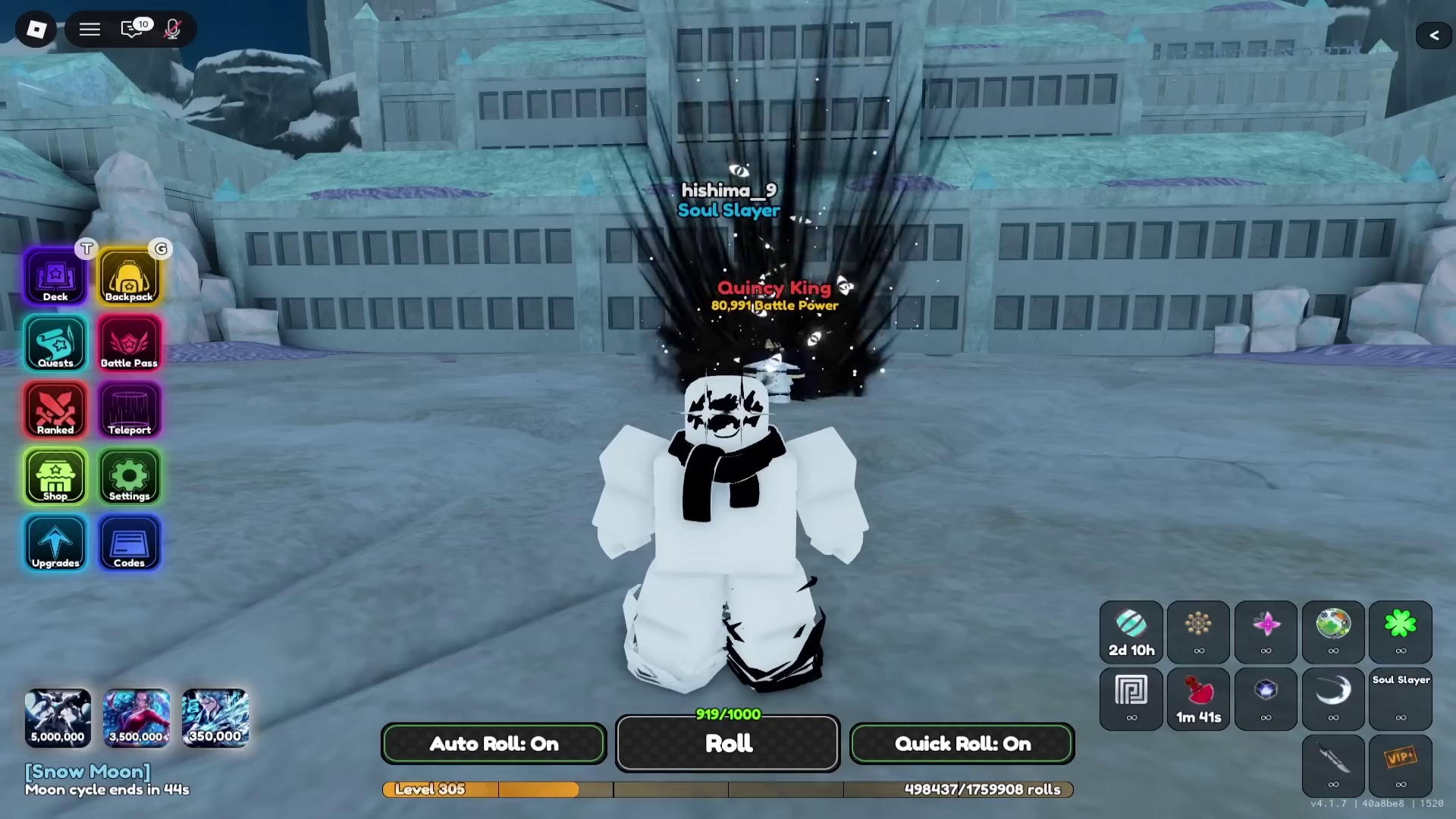The width and height of the screenshot is (1456, 819).
Task: Open the VIP pass item
Action: click(x=1401, y=765)
